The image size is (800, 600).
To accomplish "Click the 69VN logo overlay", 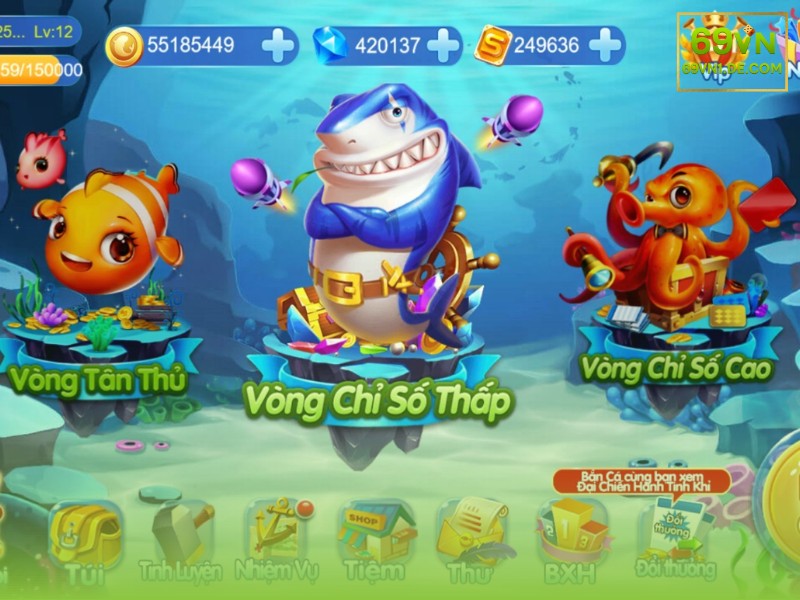I will pyautogui.click(x=731, y=52).
